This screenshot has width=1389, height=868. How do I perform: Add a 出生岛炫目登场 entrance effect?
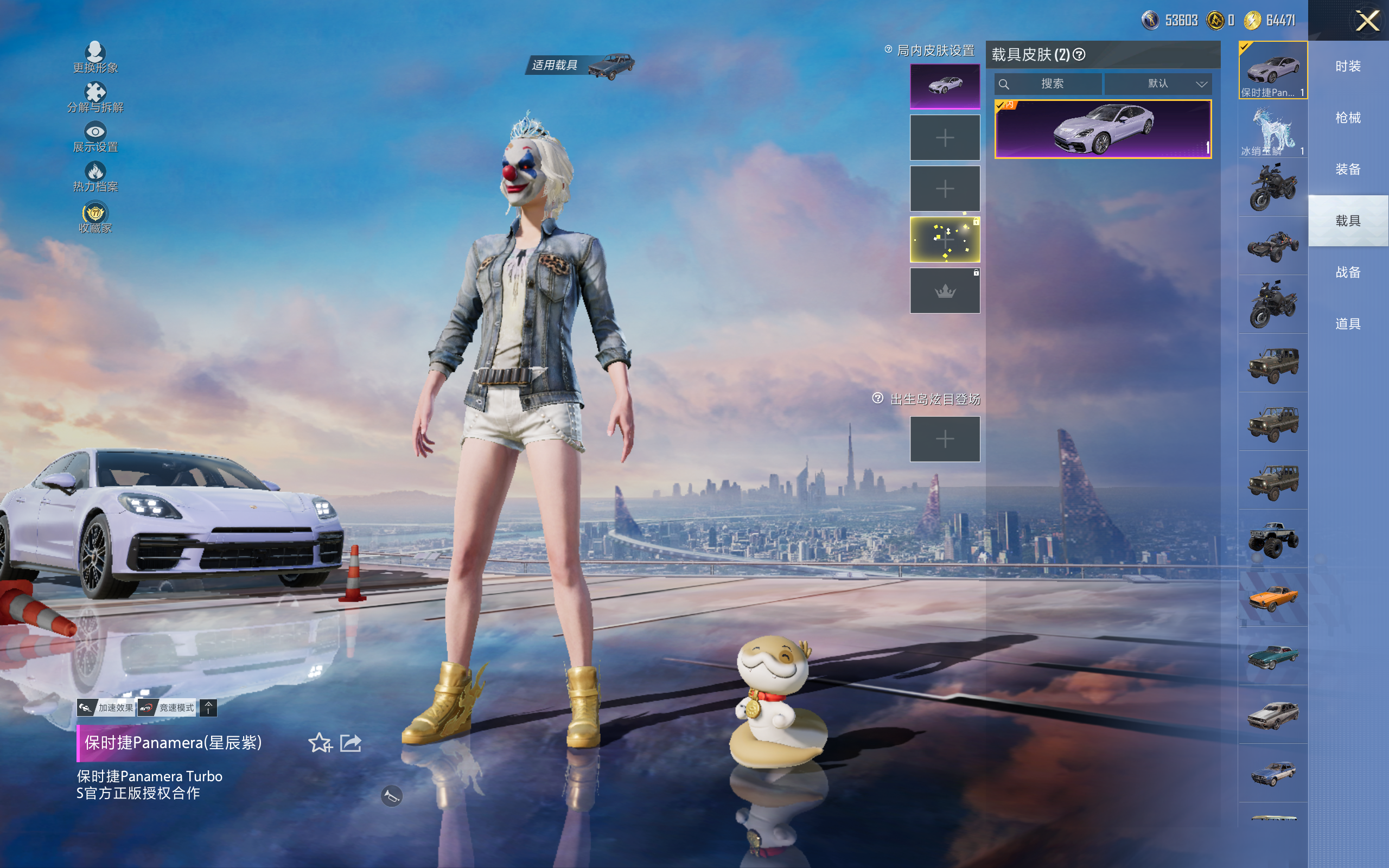point(945,439)
